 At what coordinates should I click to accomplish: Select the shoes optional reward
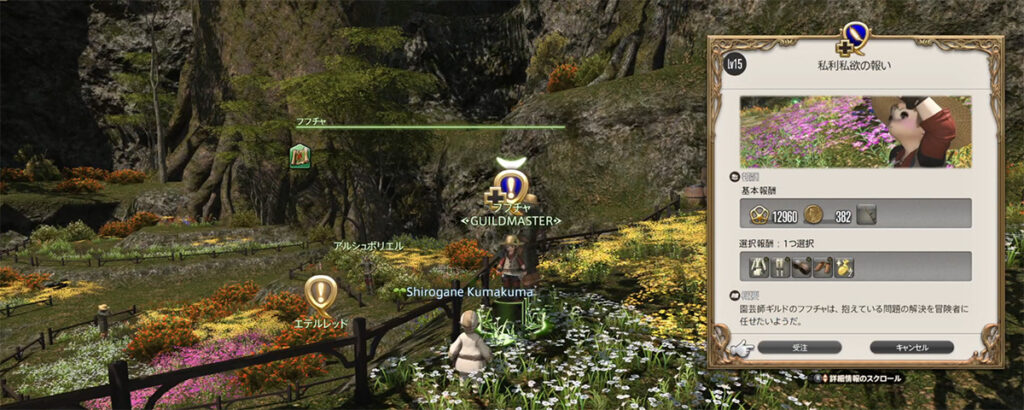pyautogui.click(x=823, y=266)
